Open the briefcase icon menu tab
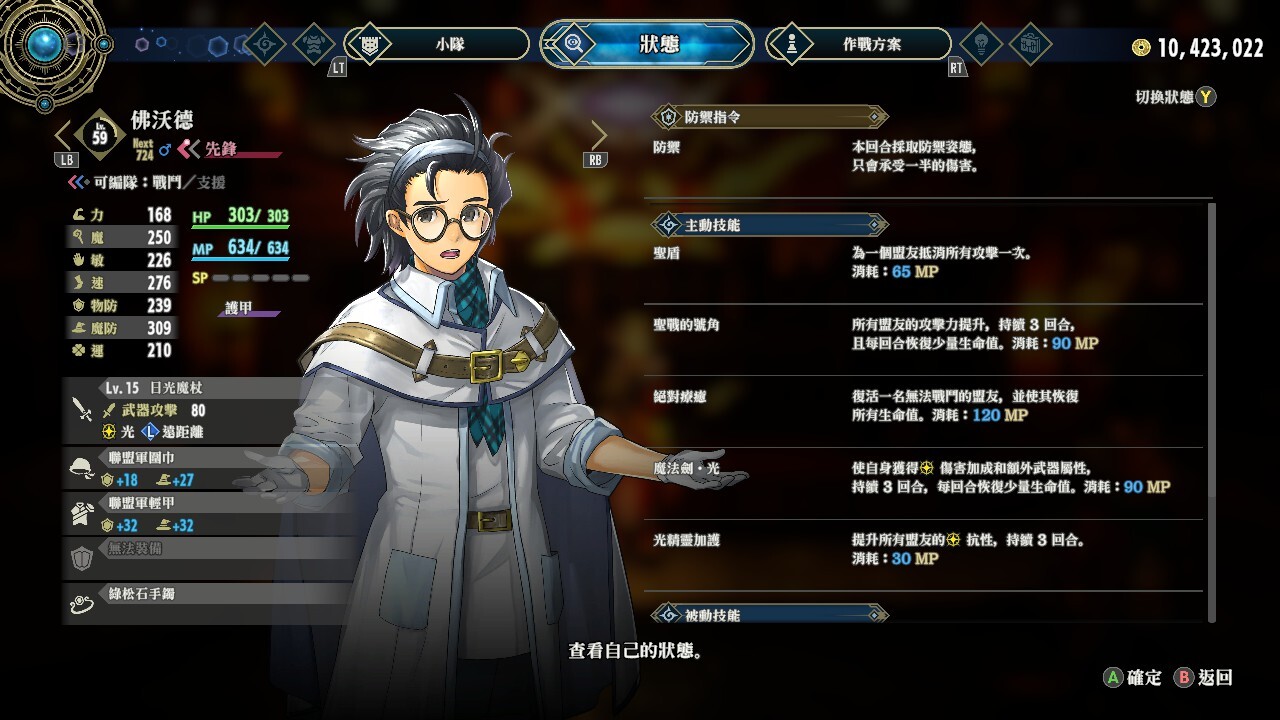 coord(1029,44)
